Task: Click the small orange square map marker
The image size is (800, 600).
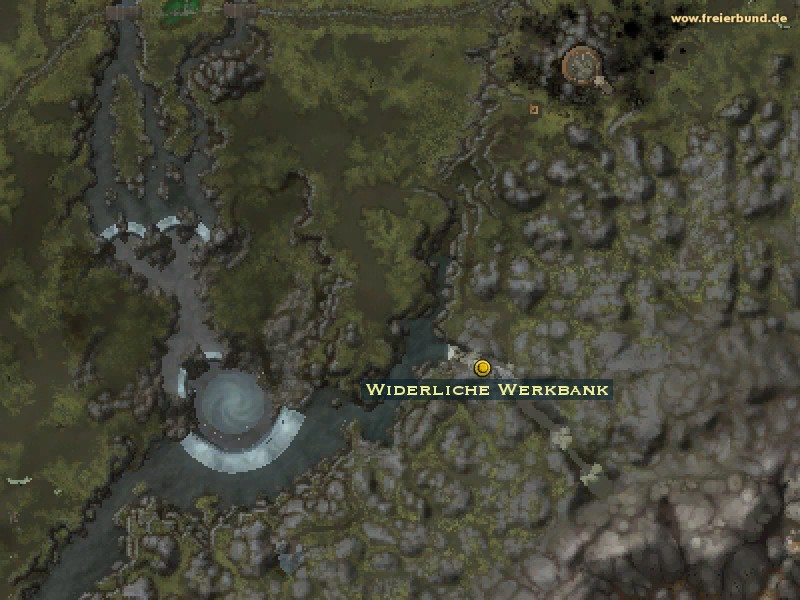Action: 534,109
